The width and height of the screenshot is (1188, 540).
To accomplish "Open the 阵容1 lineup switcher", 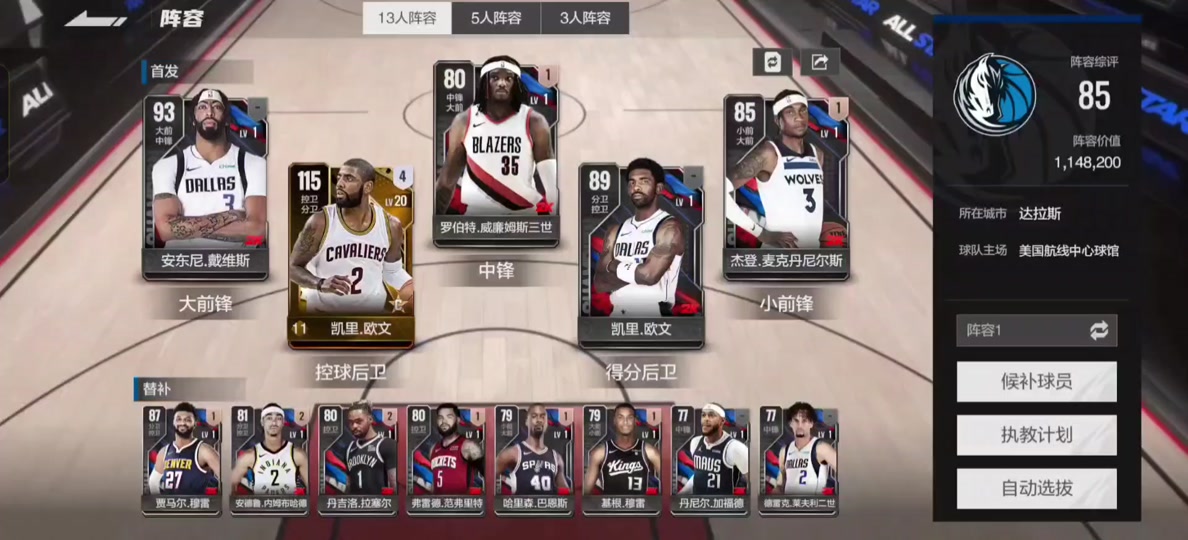I will point(1036,331).
